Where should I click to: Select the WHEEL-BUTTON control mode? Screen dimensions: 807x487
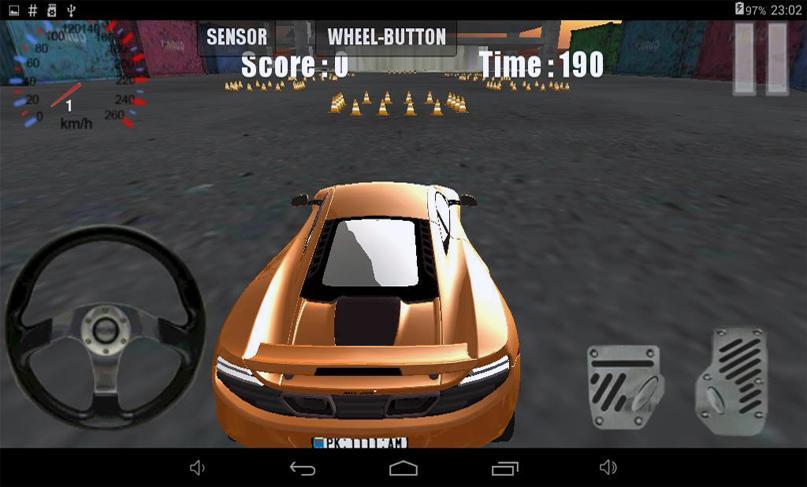pos(386,38)
